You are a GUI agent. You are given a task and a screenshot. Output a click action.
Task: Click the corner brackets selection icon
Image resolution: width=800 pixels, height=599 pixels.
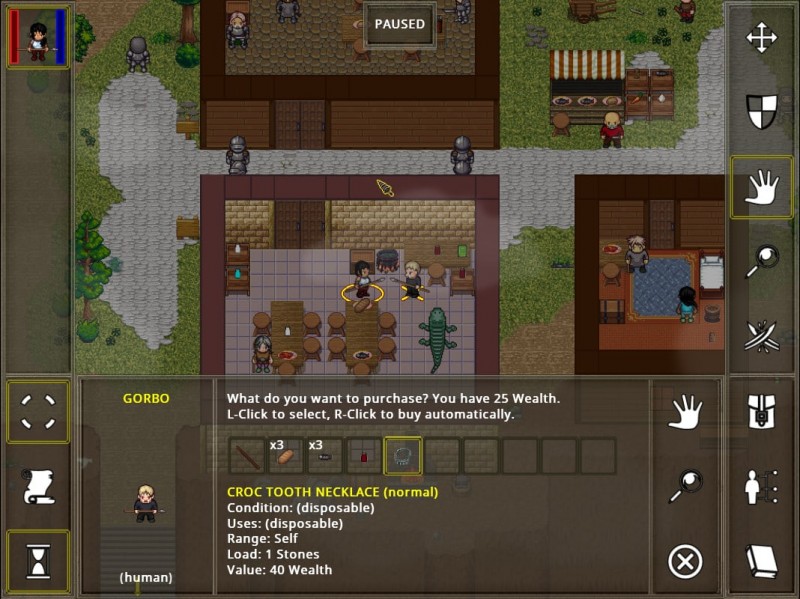[38, 411]
